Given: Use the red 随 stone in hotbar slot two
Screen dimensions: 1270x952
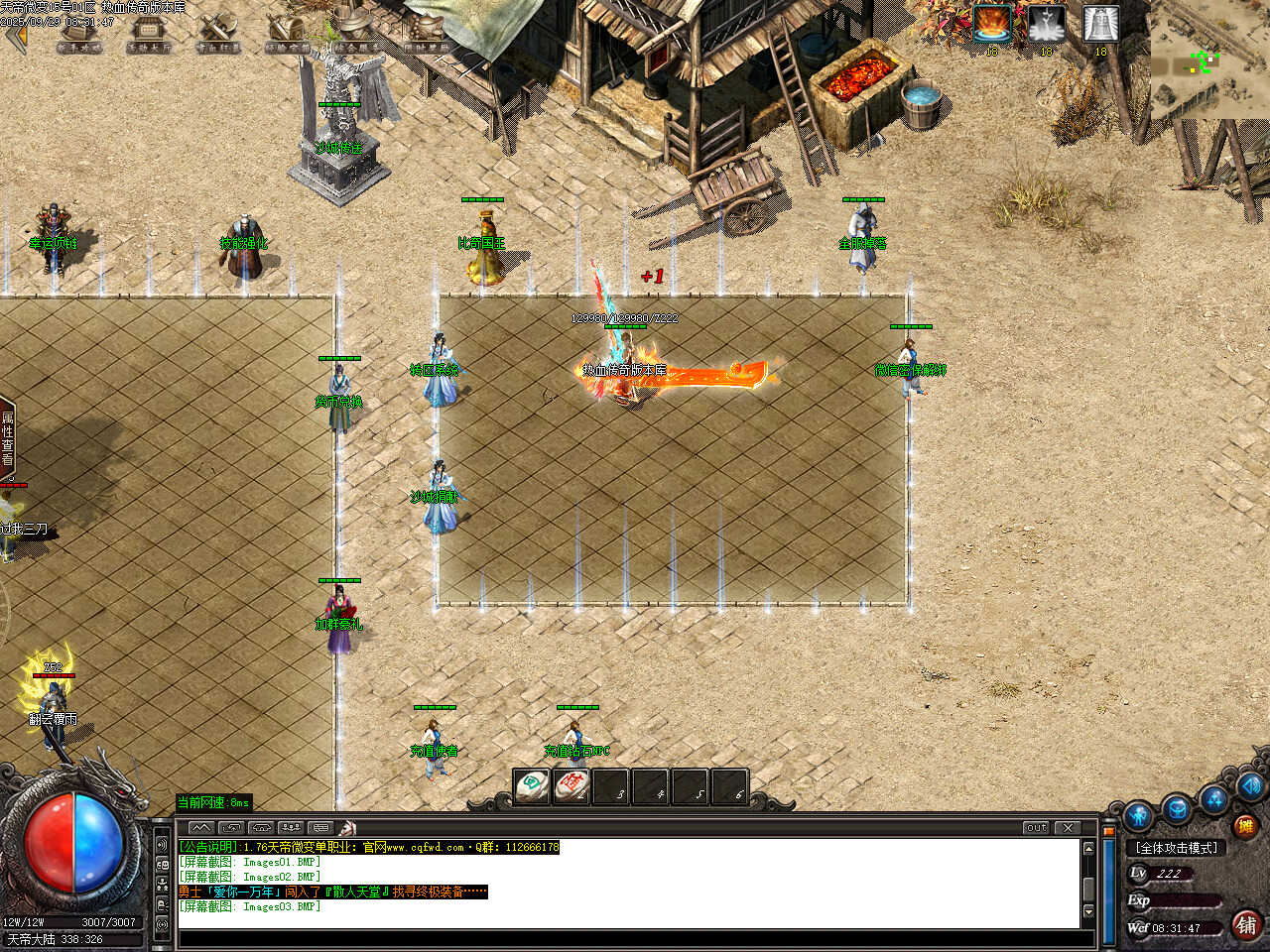Looking at the screenshot, I should (x=571, y=785).
